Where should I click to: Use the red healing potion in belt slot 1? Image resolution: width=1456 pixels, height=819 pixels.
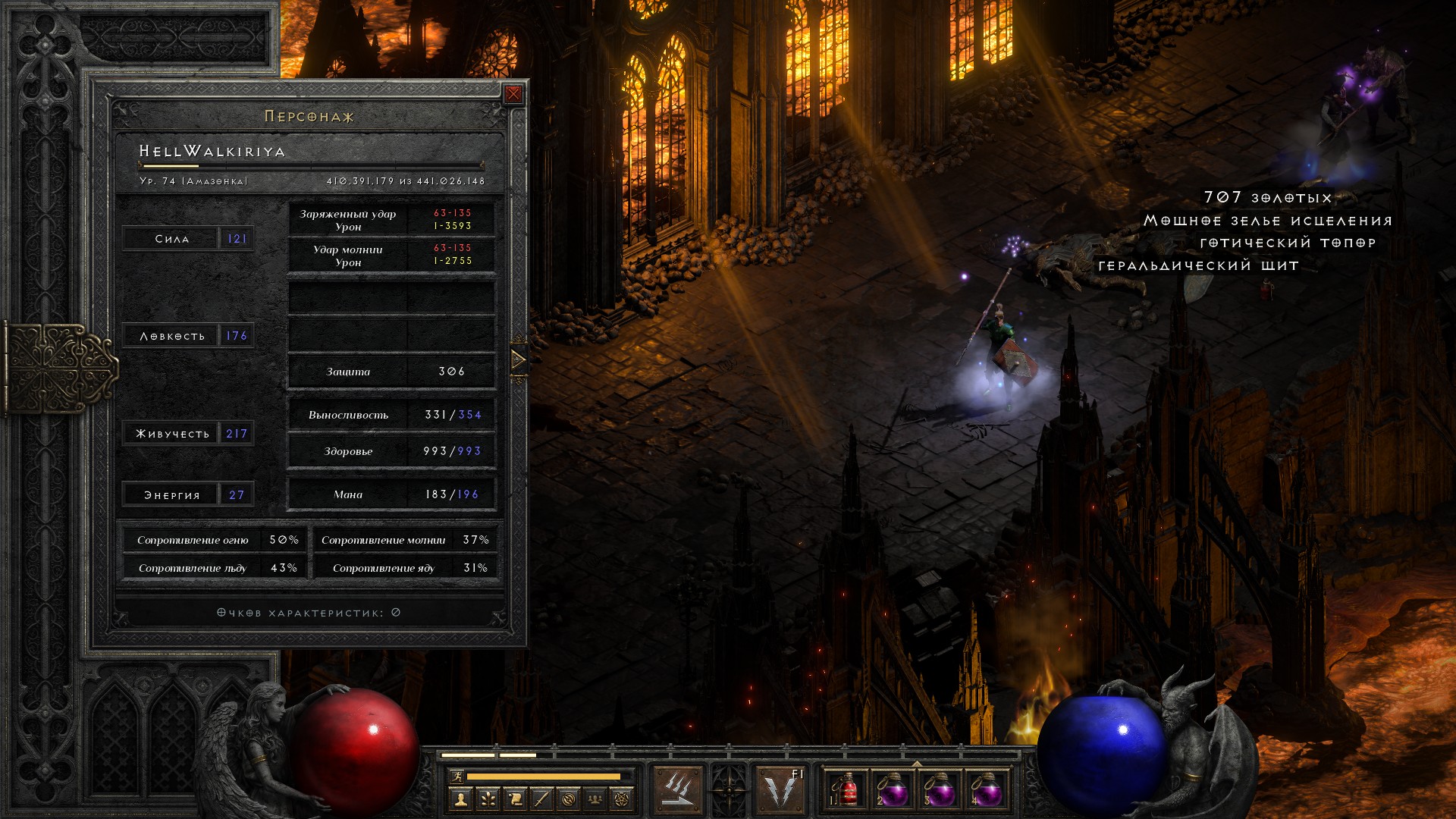point(846,789)
